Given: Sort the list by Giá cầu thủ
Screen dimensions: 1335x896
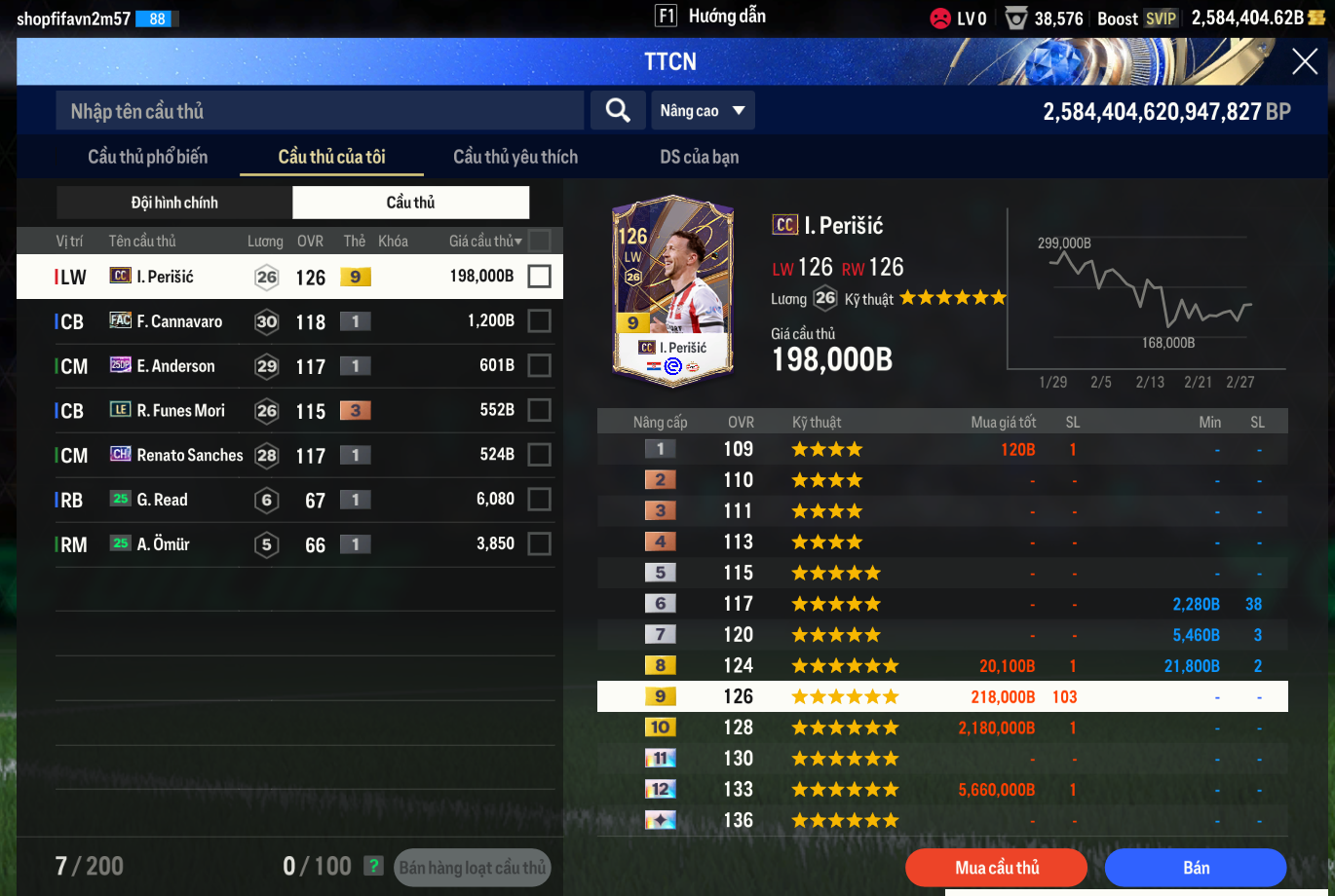Looking at the screenshot, I should click(485, 241).
